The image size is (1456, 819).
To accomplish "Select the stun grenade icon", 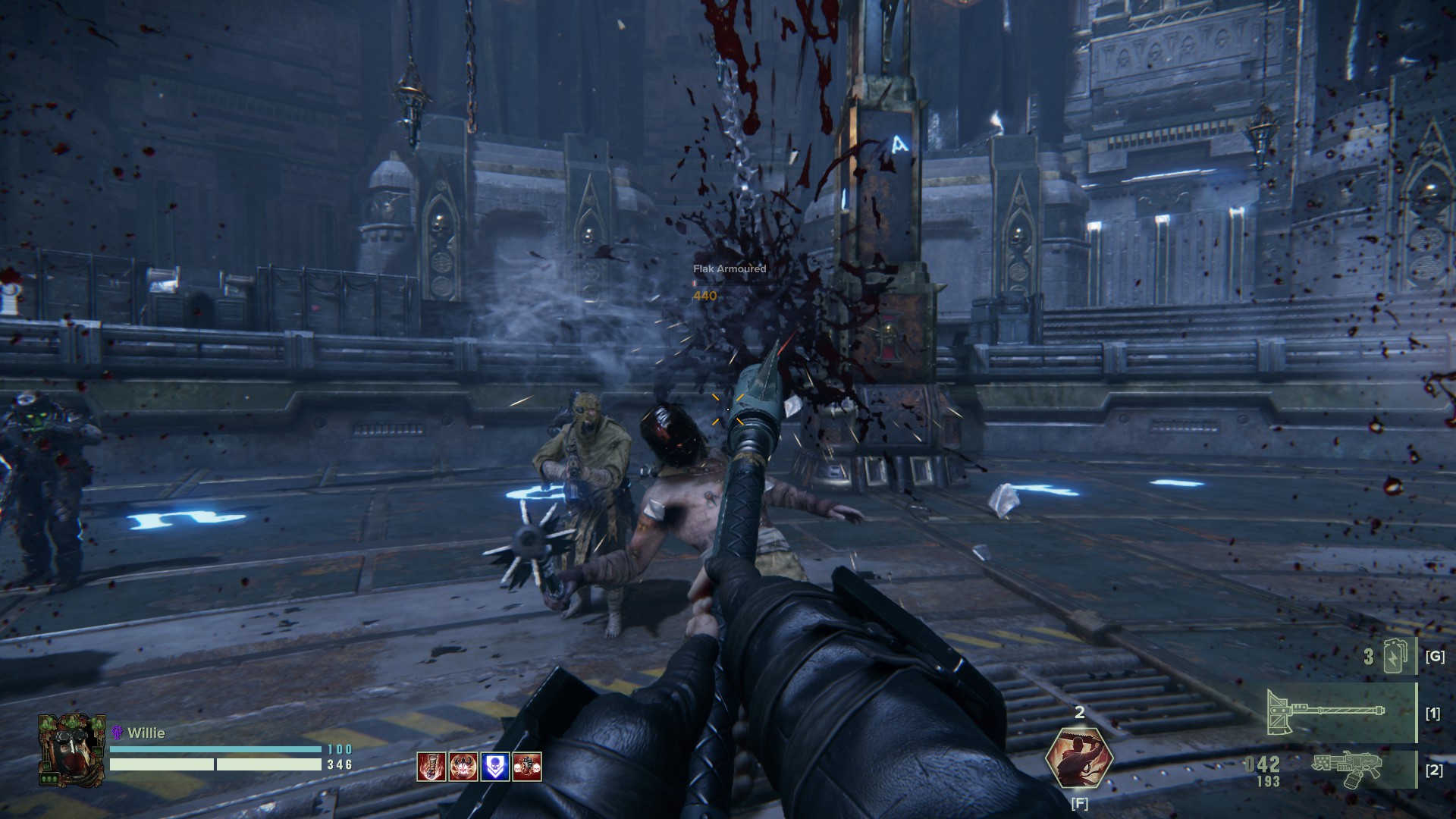I will [x=1394, y=657].
